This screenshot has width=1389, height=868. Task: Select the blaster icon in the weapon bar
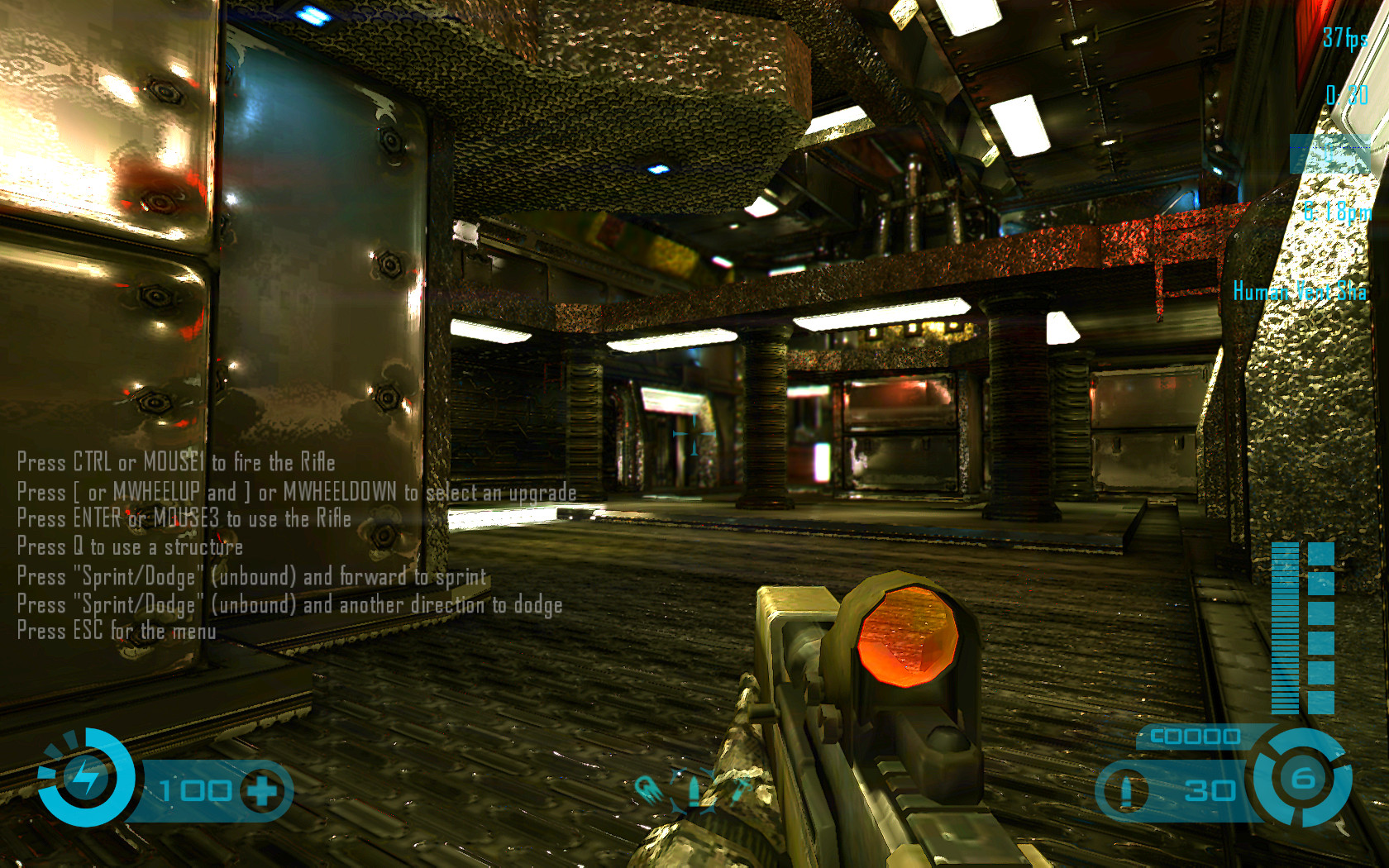[647, 790]
